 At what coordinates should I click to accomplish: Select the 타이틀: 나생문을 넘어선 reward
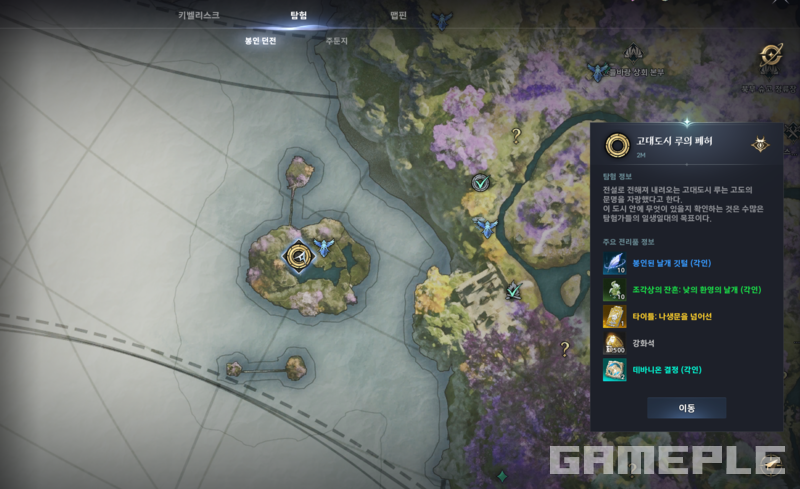click(x=614, y=317)
